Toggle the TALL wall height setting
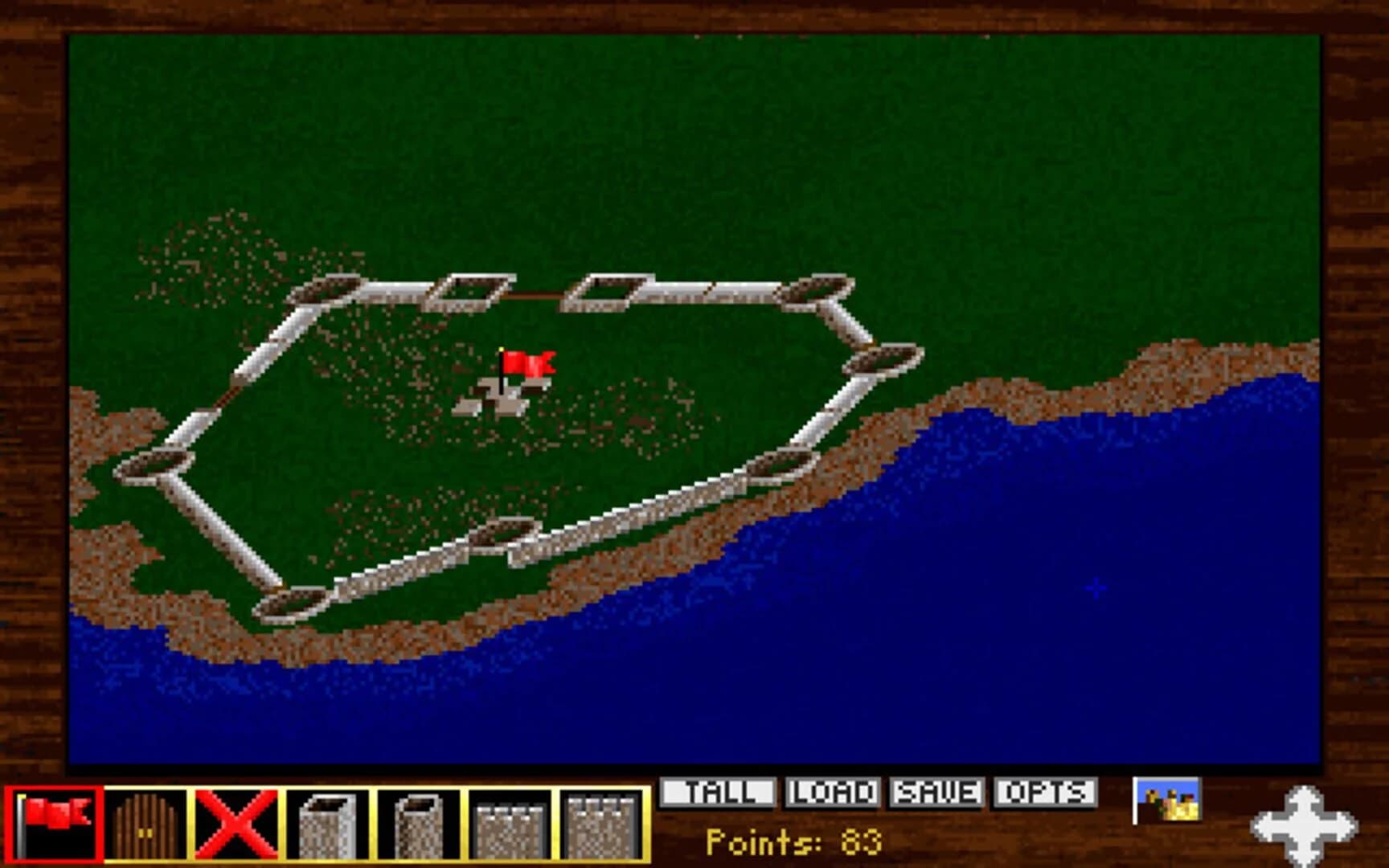 tap(719, 792)
